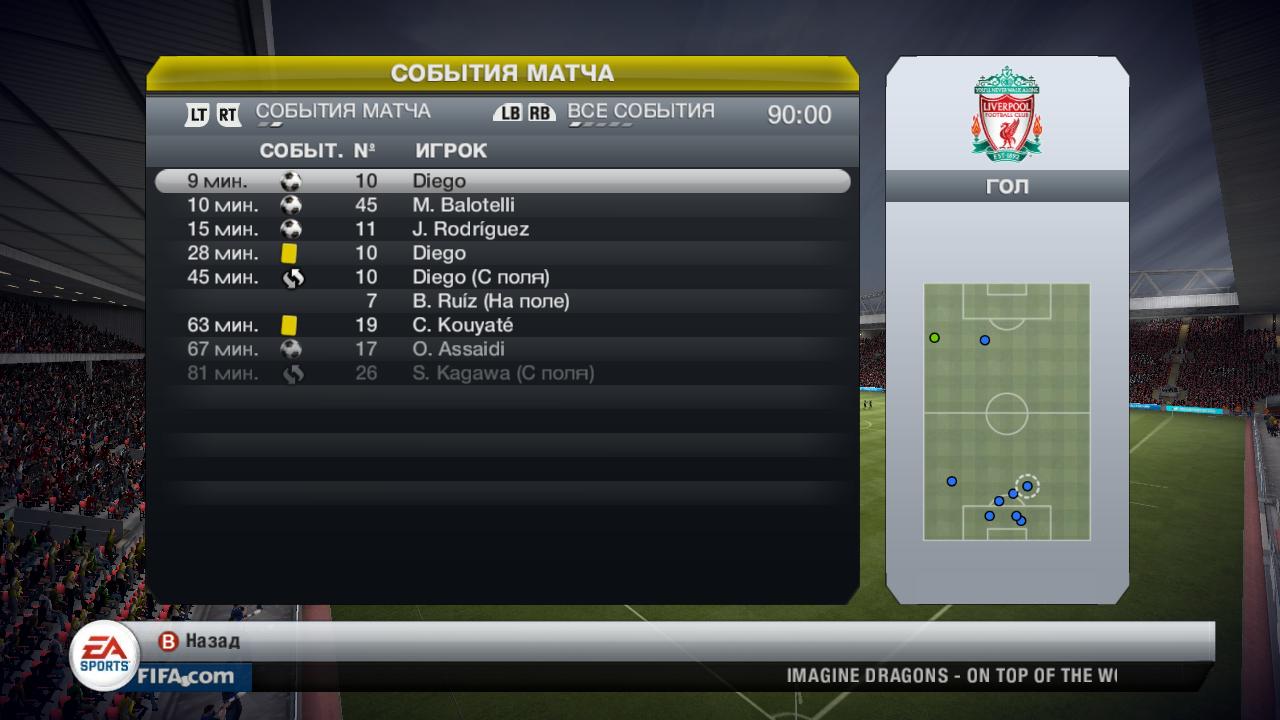Image resolution: width=1280 pixels, height=720 pixels.
Task: Choose the B. Ruíz substitution on row
Action: [x=502, y=301]
